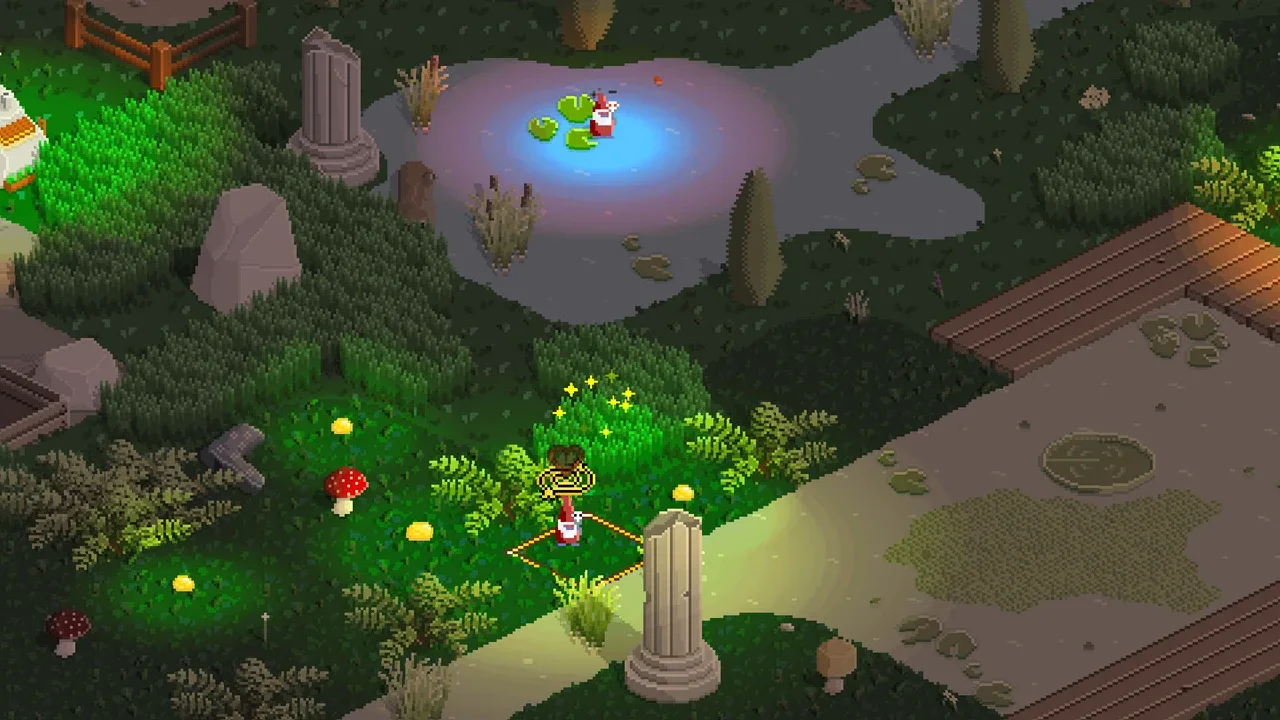
Task: Select the gnome on the highlighted tile
Action: click(568, 523)
